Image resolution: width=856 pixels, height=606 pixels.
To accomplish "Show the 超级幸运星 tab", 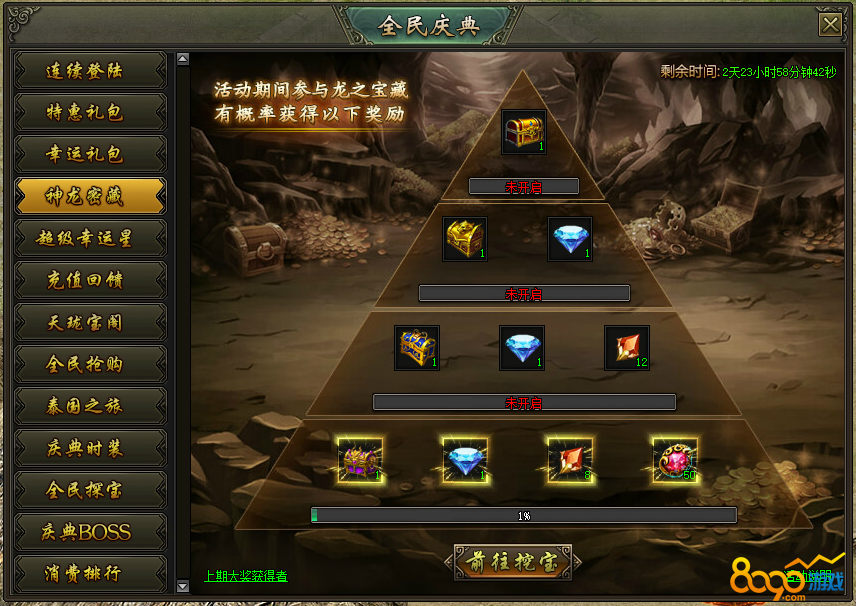I will click(90, 239).
